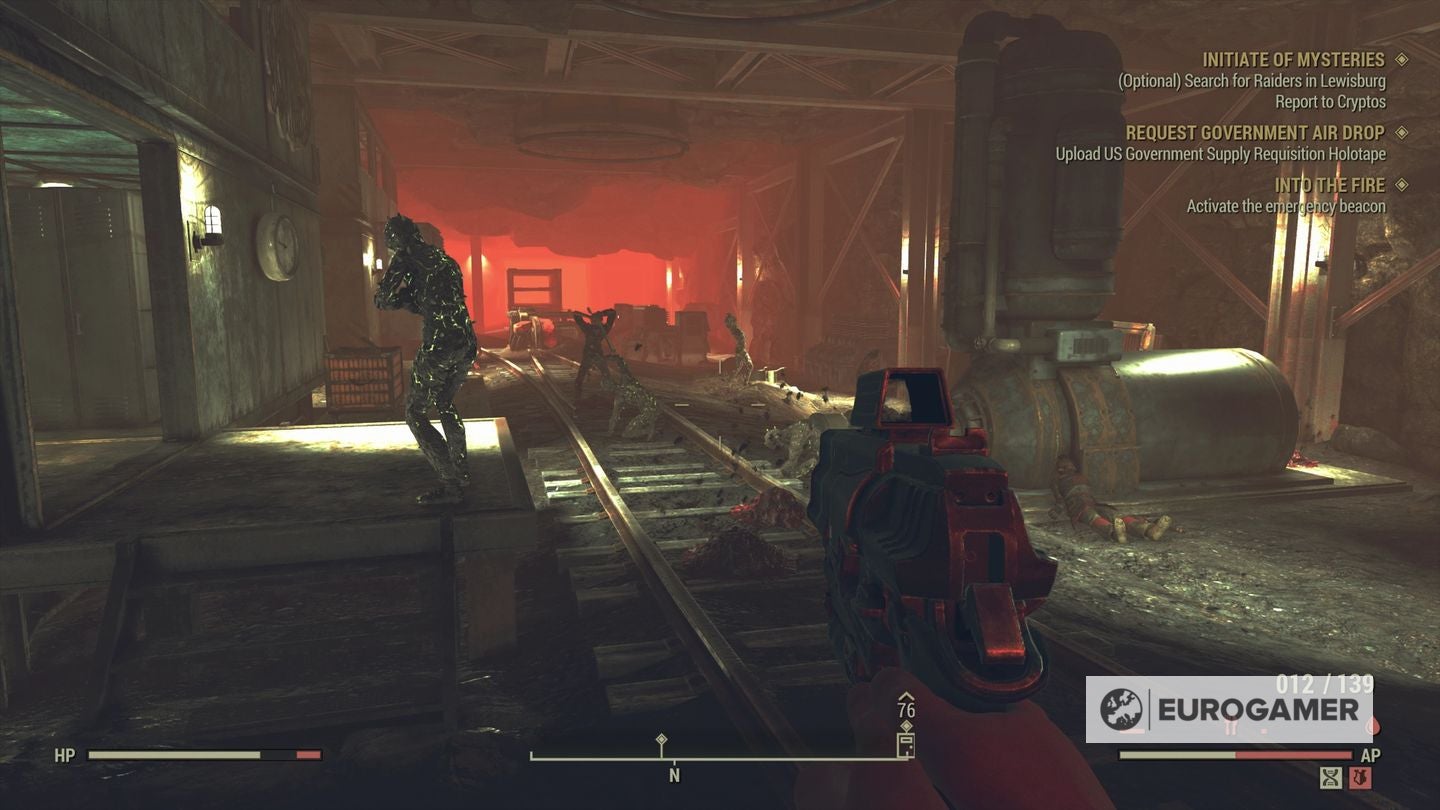
Task: Select the Into the Fire quest entry
Action: point(1329,186)
